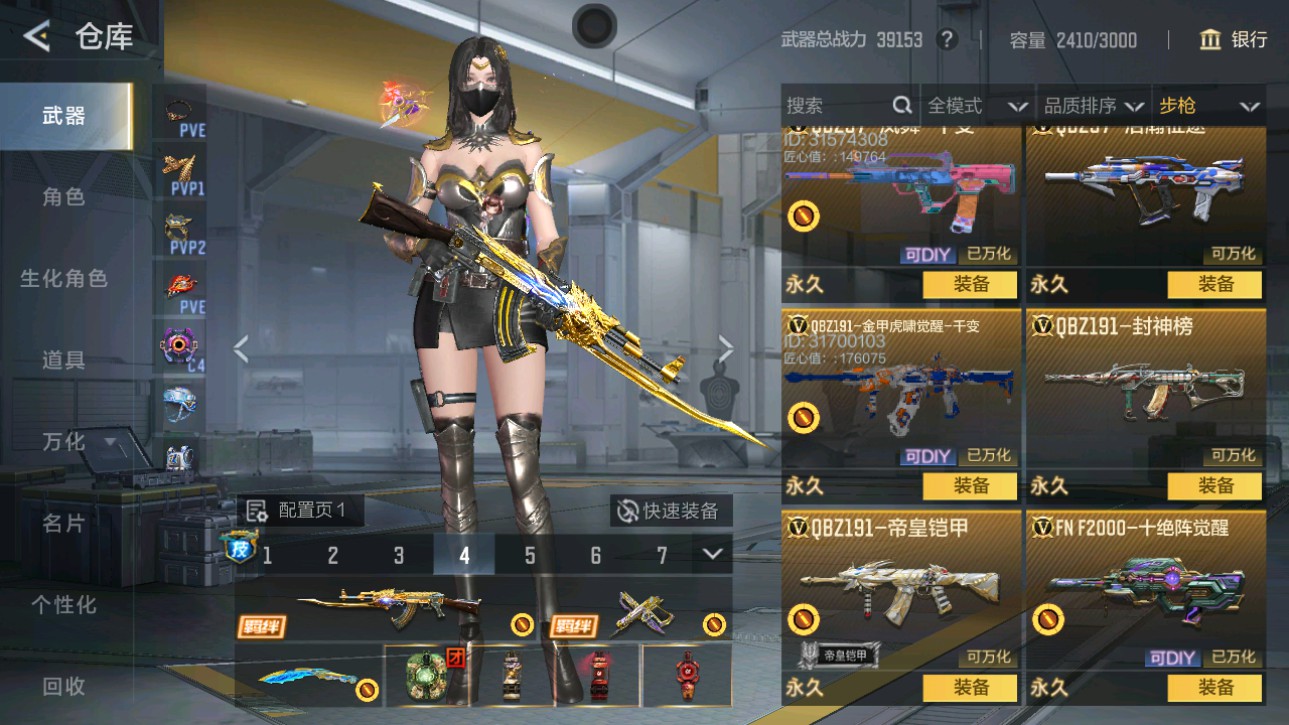
Task: Select the 道具 items tab
Action: [x=63, y=360]
